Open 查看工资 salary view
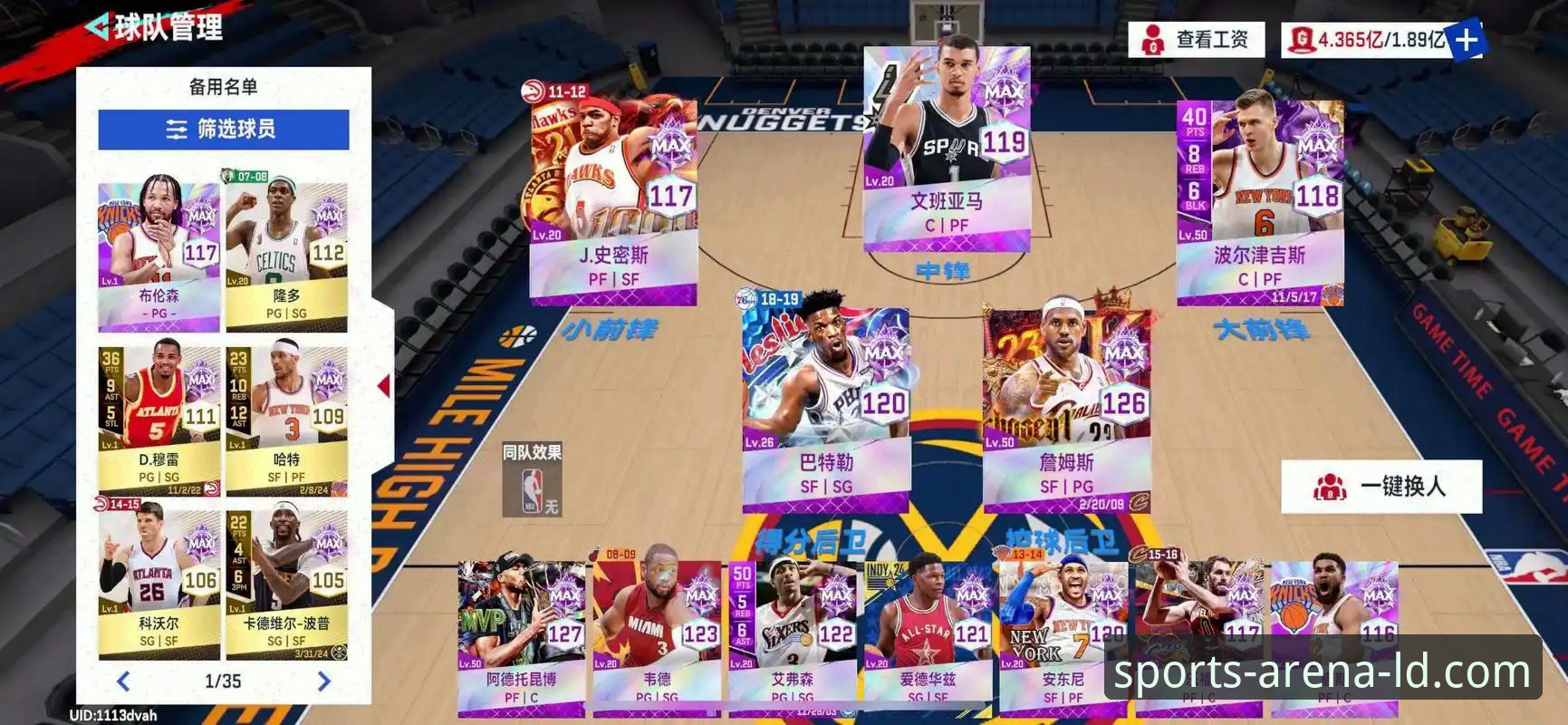 tap(1196, 40)
